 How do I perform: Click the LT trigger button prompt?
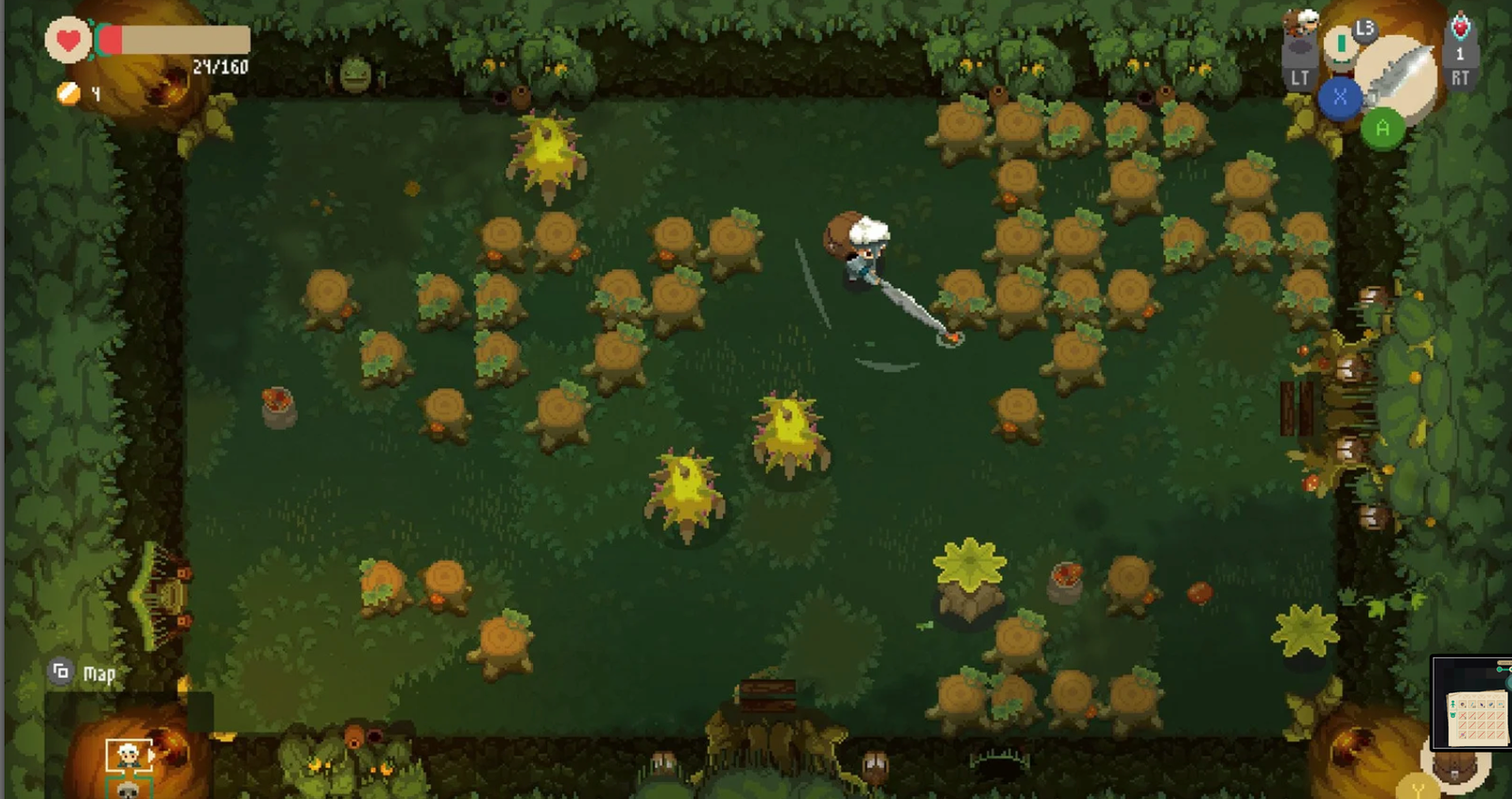pyautogui.click(x=1299, y=76)
